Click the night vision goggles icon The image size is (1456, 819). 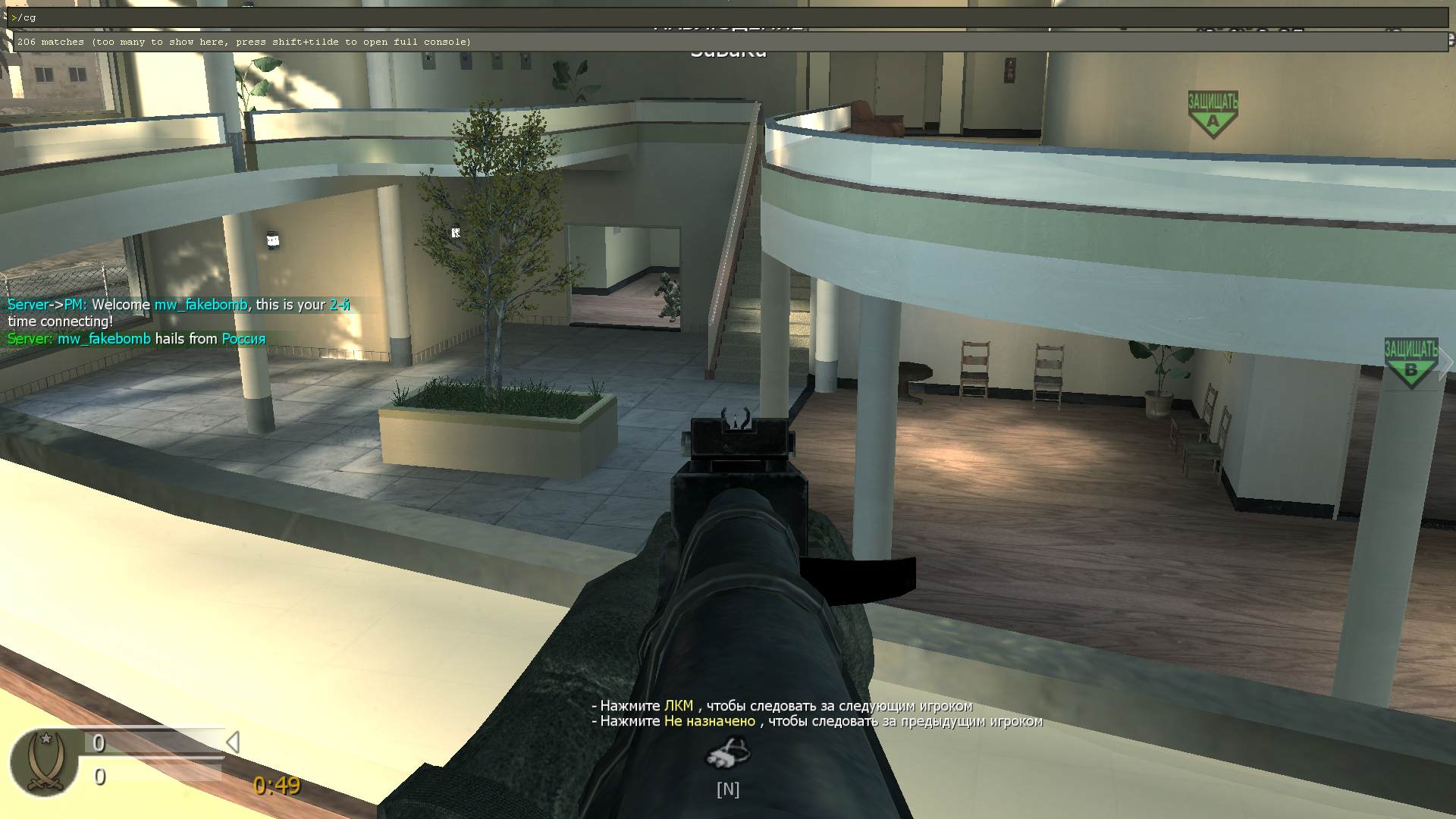click(x=727, y=753)
